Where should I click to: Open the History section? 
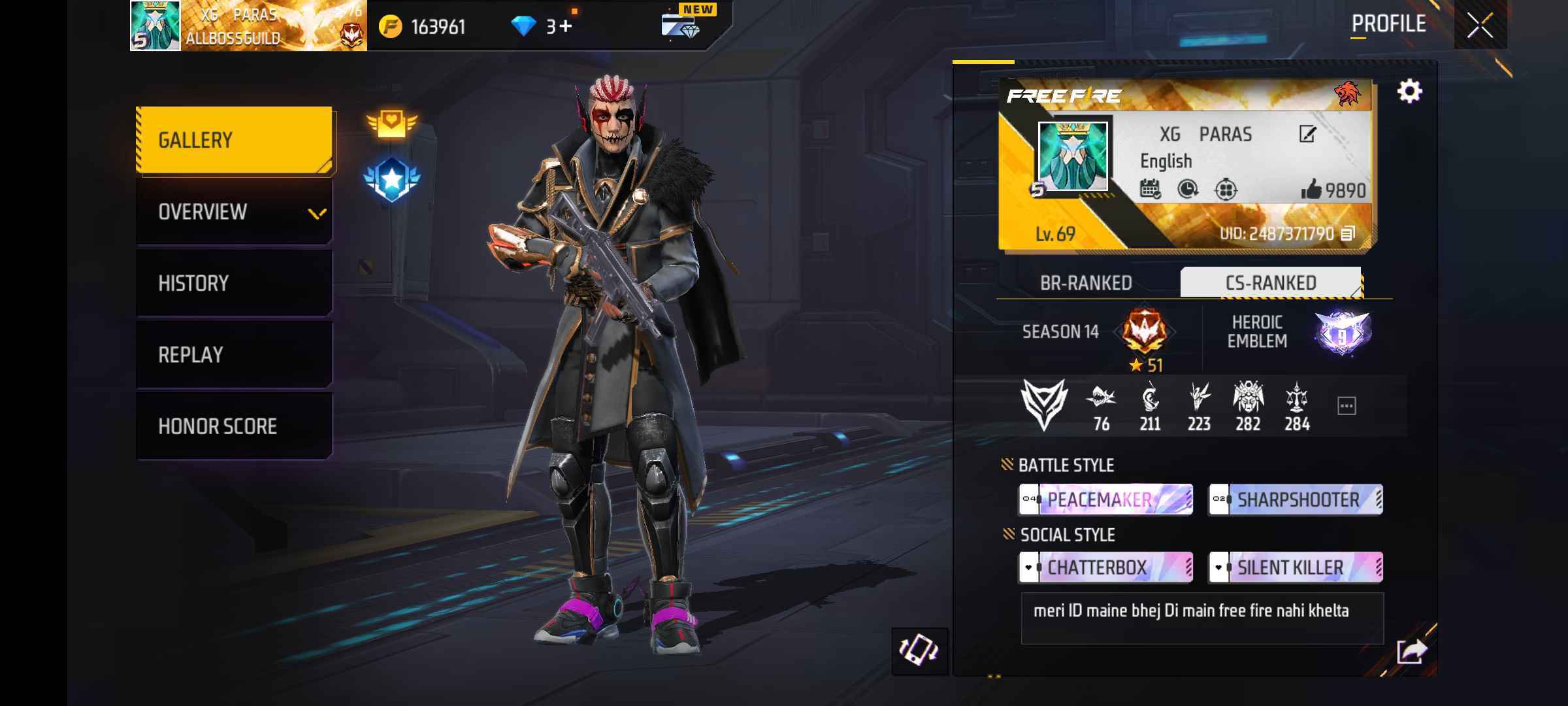[234, 283]
